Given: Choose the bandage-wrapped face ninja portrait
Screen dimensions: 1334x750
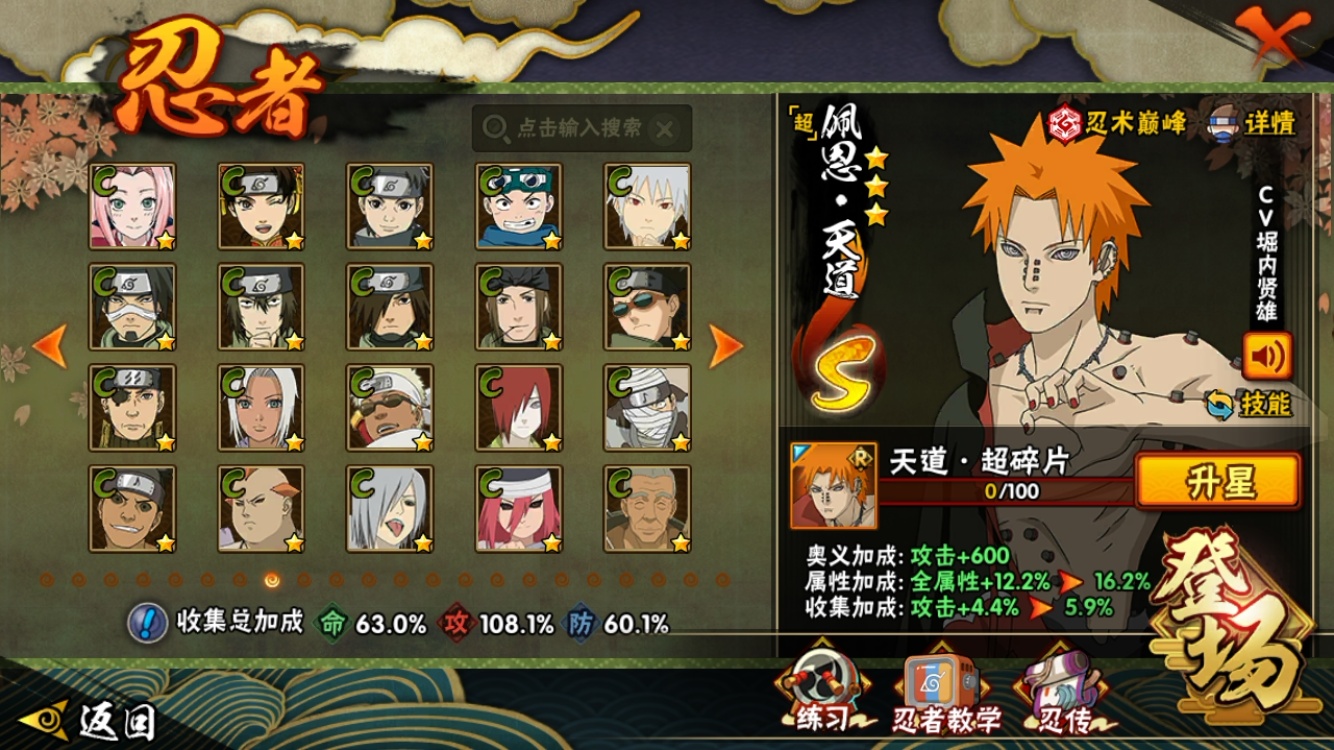Looking at the screenshot, I should [x=647, y=407].
